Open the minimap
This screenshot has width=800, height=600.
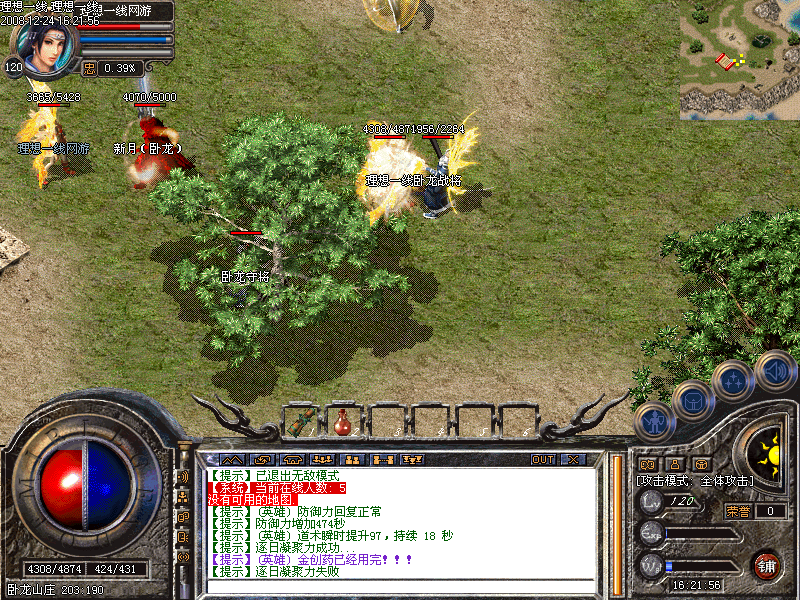point(739,59)
